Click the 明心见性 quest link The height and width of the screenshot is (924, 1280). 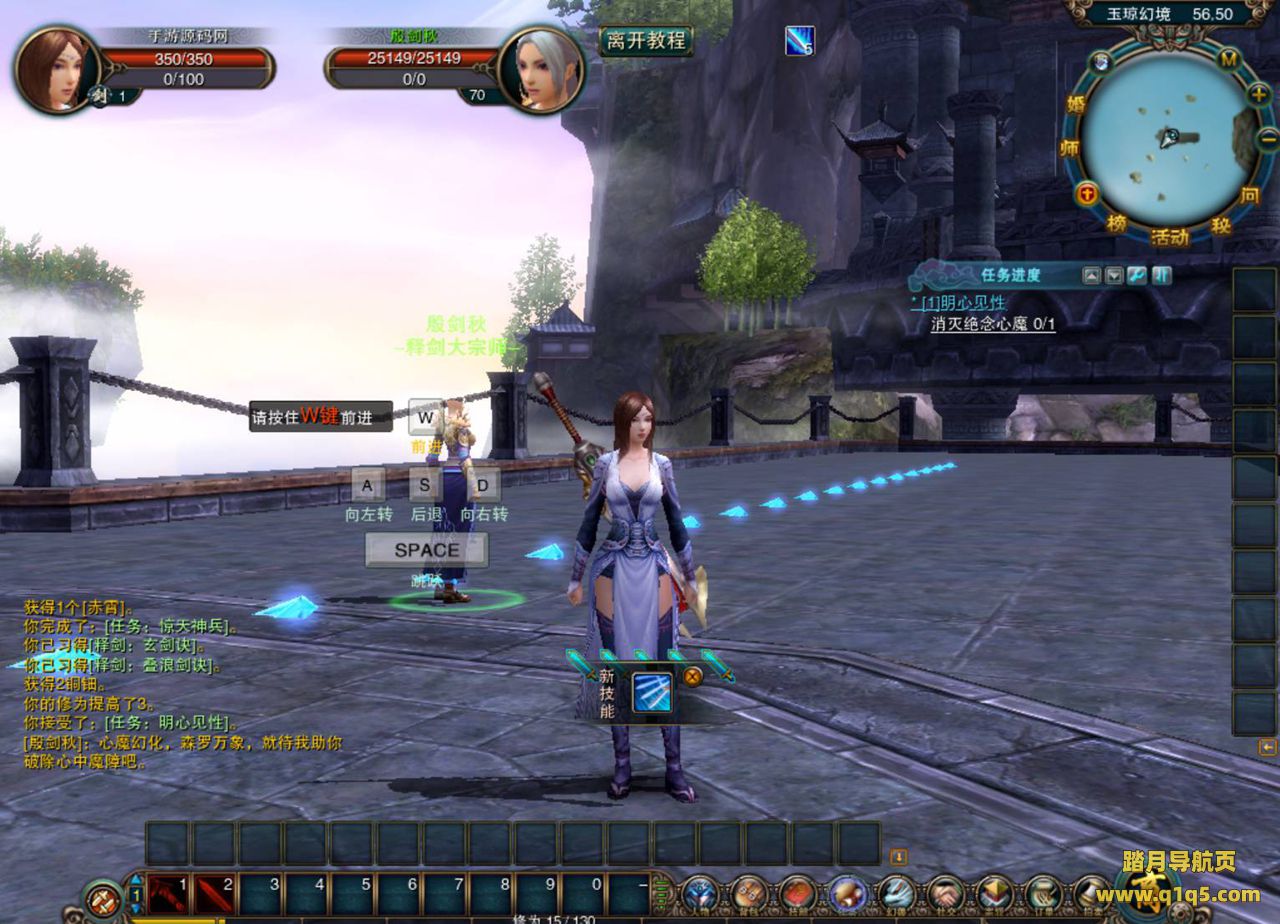click(964, 302)
